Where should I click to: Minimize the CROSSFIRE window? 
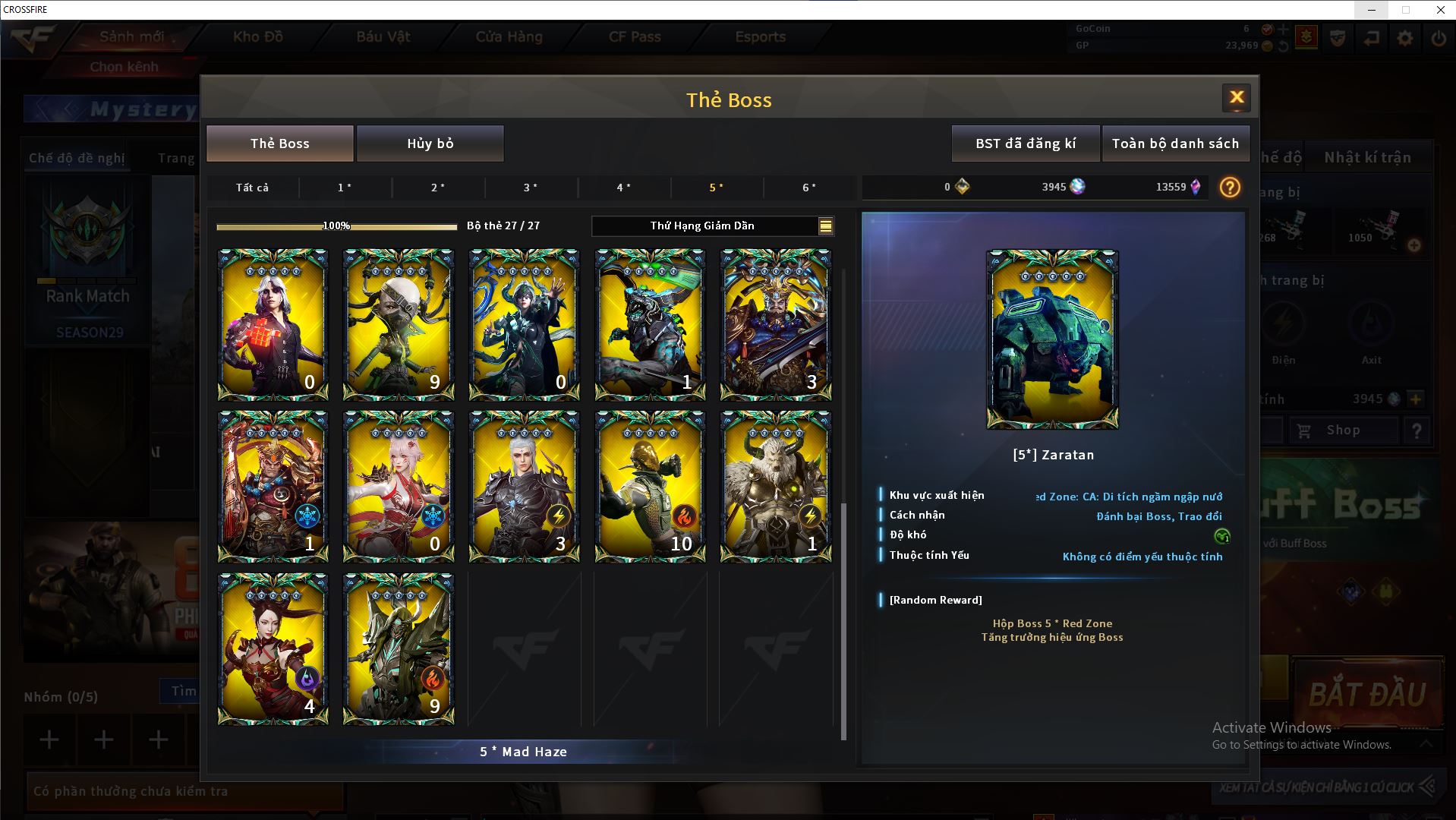point(1372,10)
